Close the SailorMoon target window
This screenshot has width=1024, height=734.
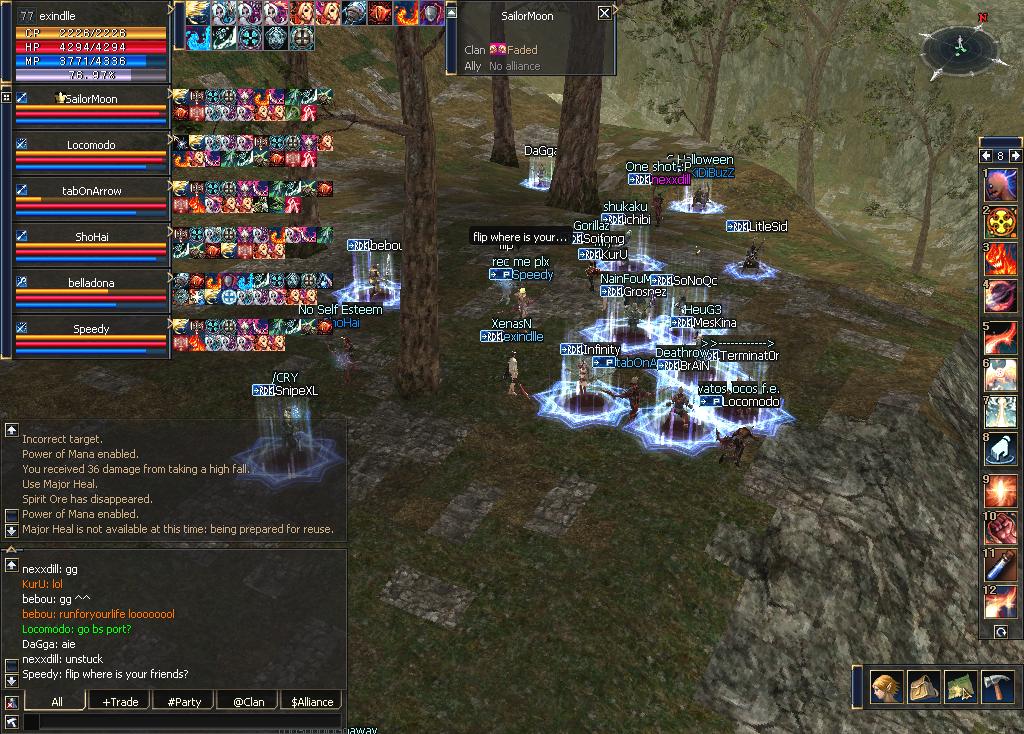604,13
